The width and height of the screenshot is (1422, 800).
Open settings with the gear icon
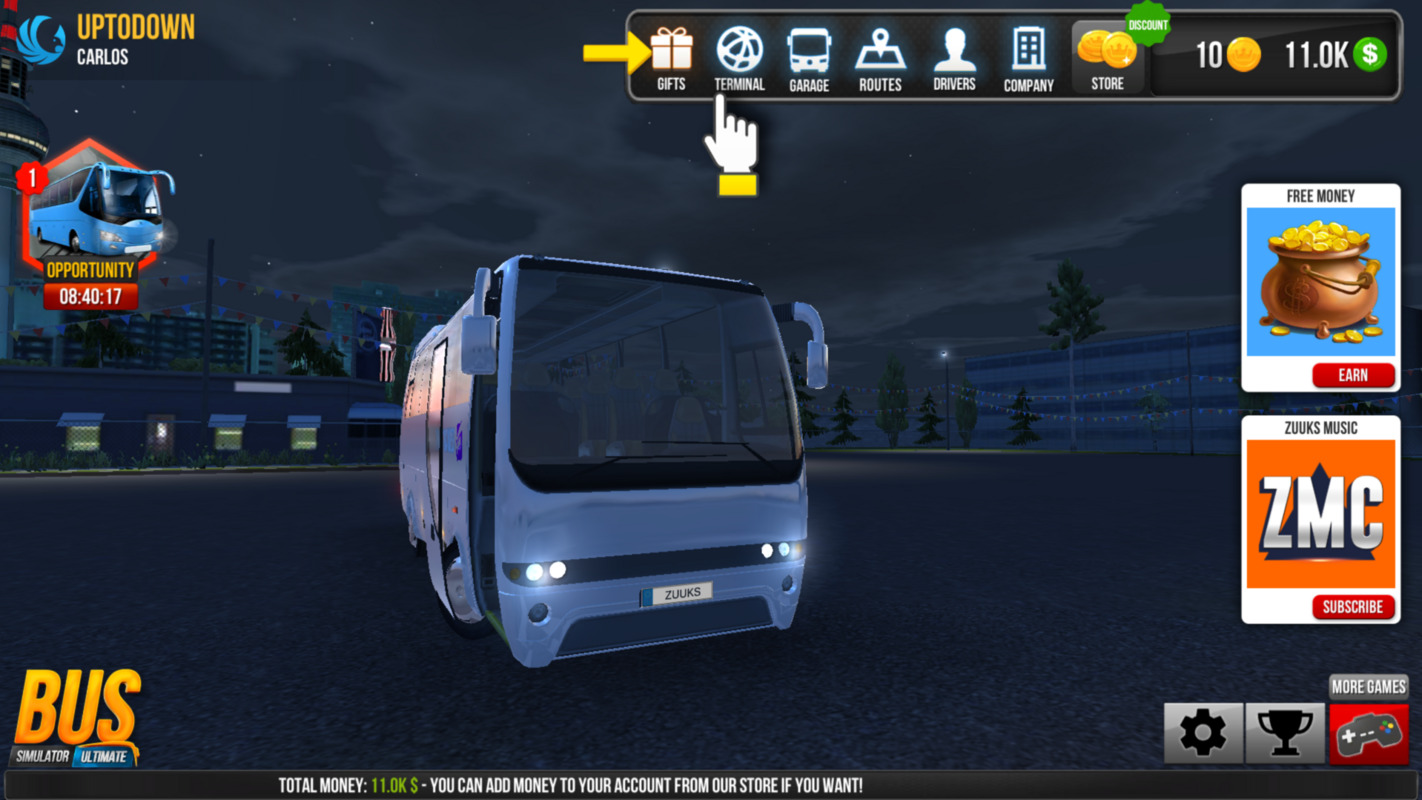(1203, 734)
